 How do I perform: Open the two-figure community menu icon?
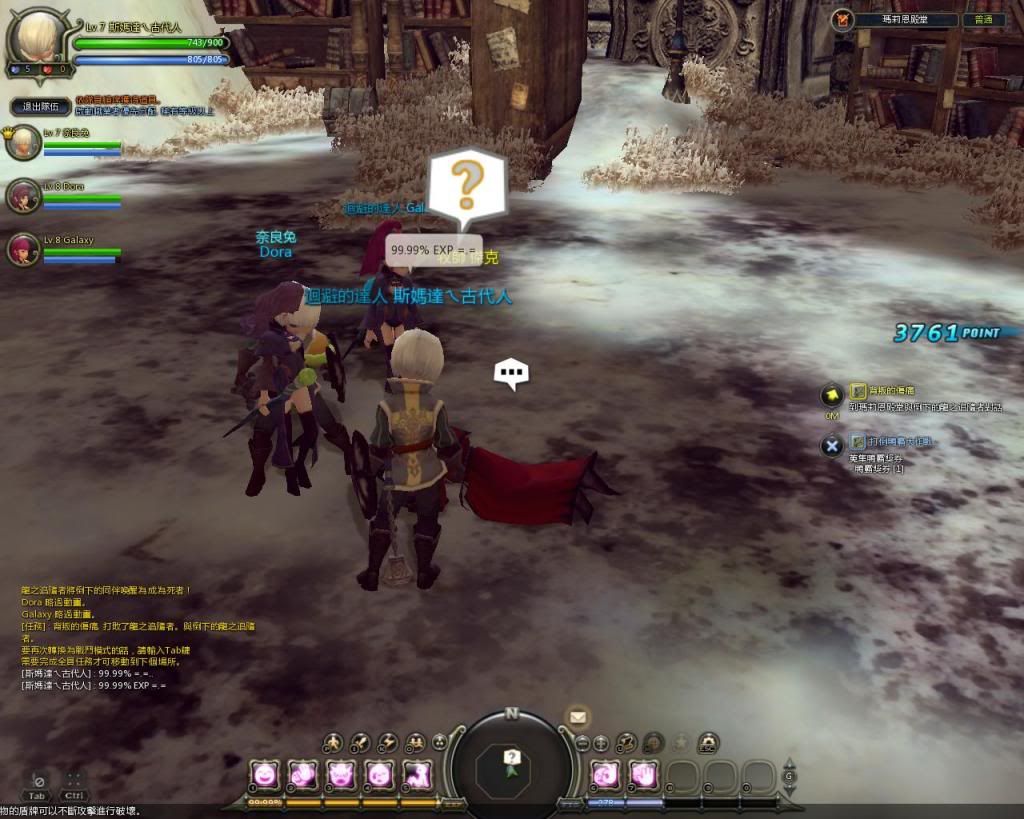click(x=414, y=742)
